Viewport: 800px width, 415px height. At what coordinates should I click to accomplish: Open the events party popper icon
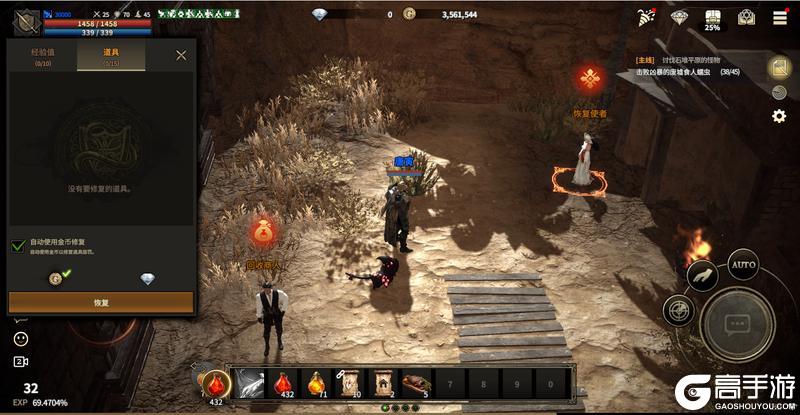point(646,17)
